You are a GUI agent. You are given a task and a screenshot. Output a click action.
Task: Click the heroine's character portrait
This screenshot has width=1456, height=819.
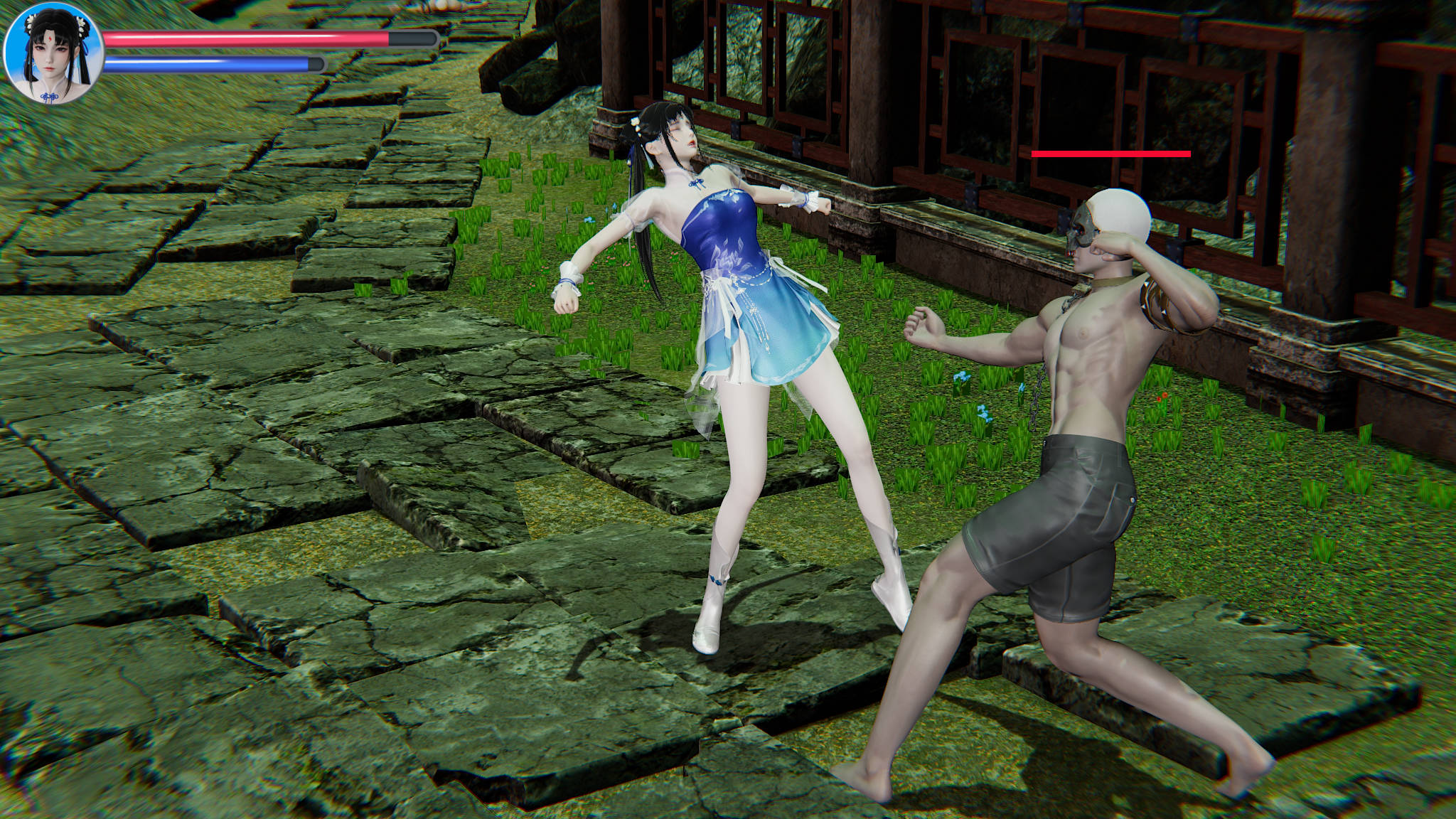pos(53,53)
